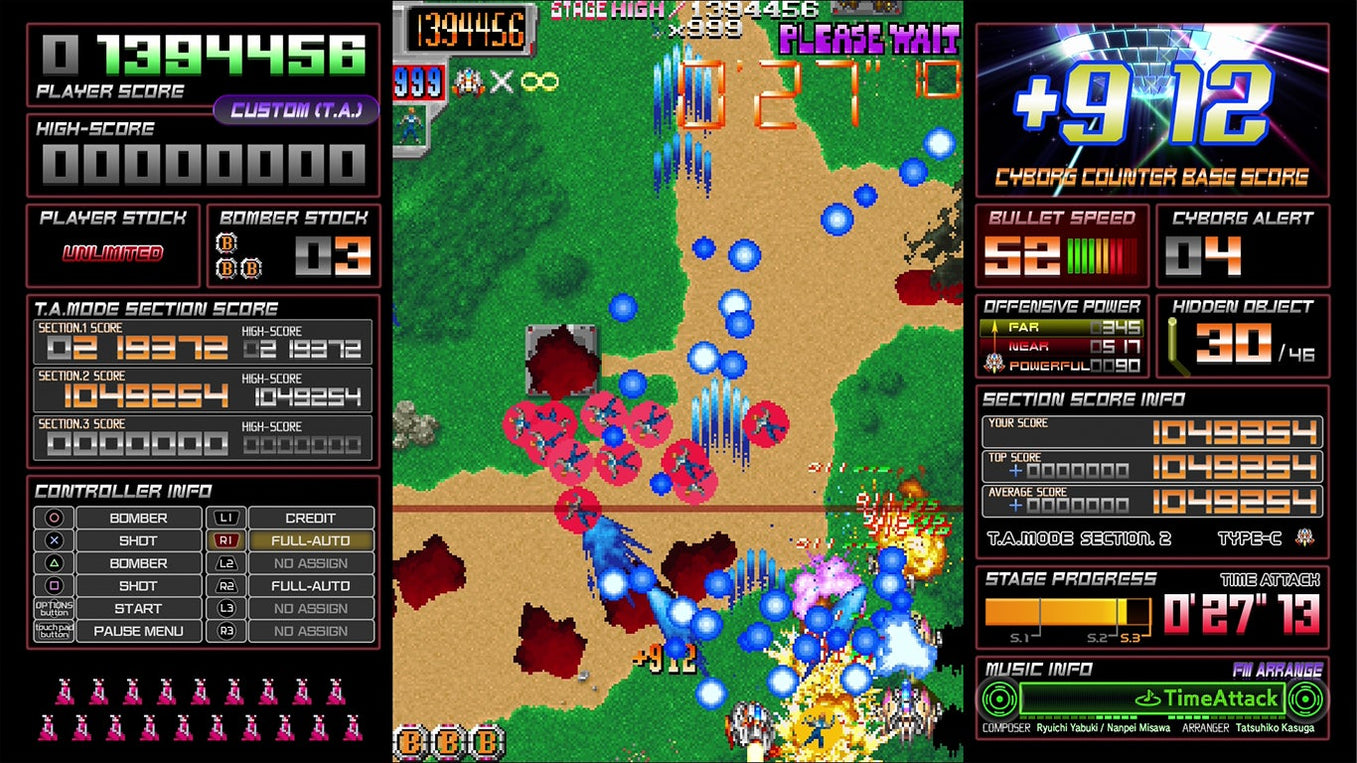This screenshot has height=763, width=1357.
Task: Click the X button SHOT icon
Action: pos(52,540)
